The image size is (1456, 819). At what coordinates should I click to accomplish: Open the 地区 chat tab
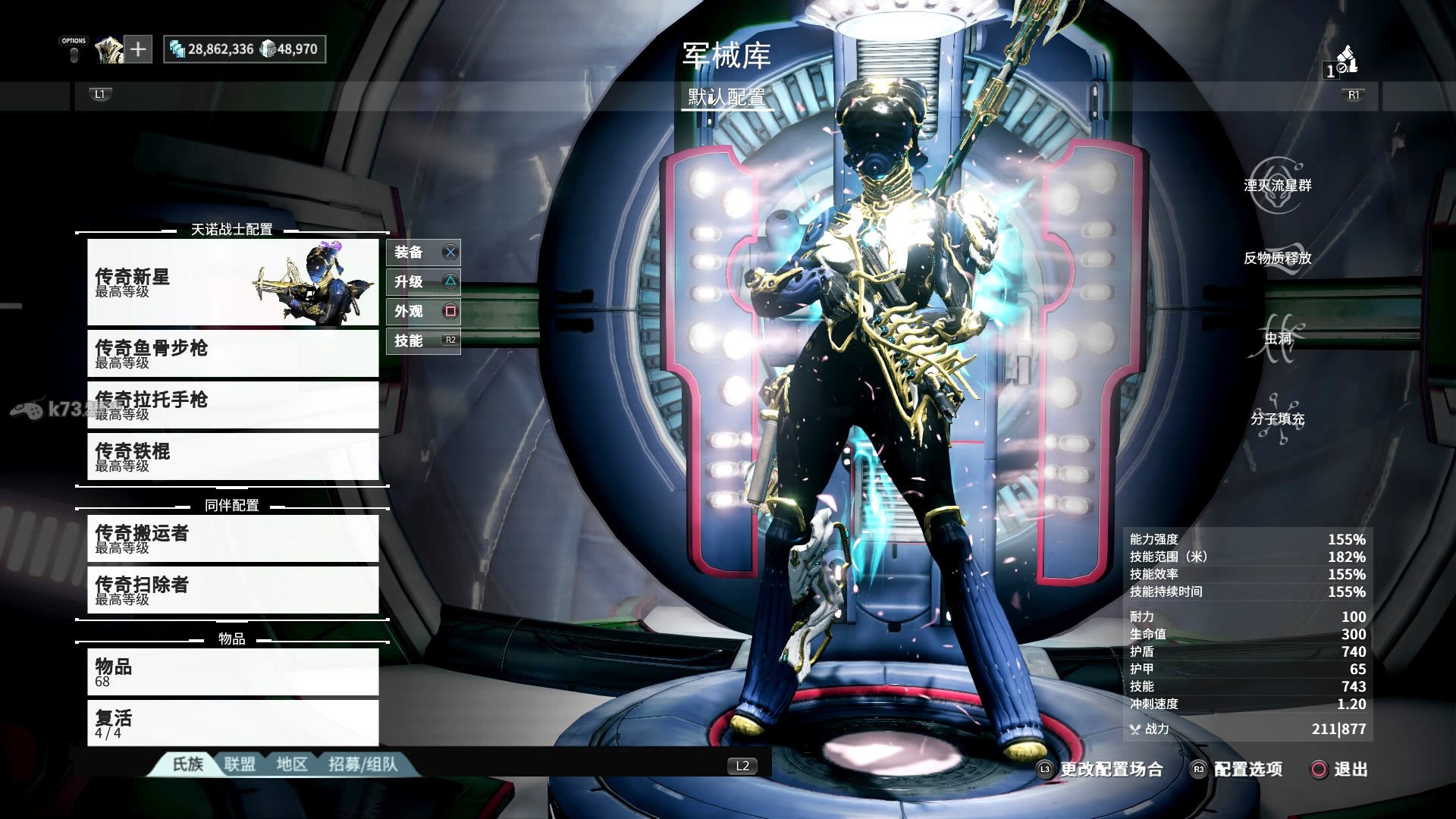(x=292, y=764)
